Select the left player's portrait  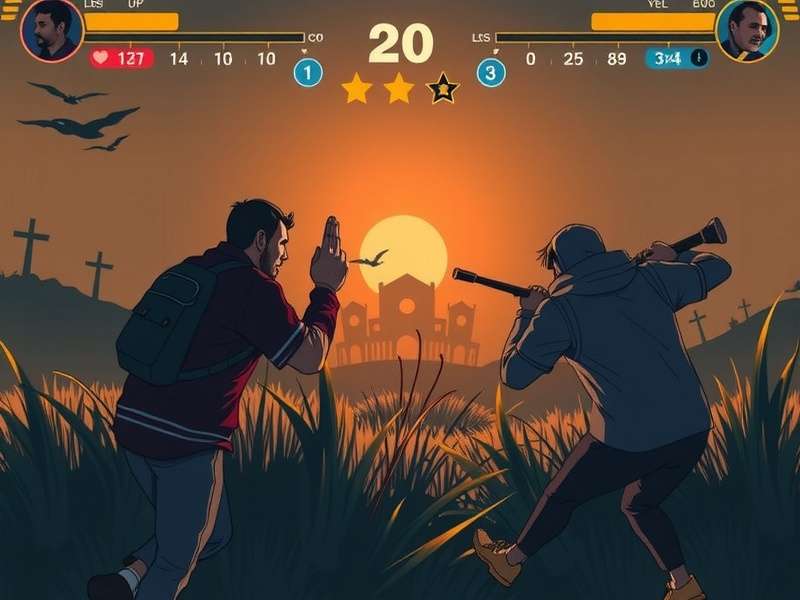pos(51,30)
